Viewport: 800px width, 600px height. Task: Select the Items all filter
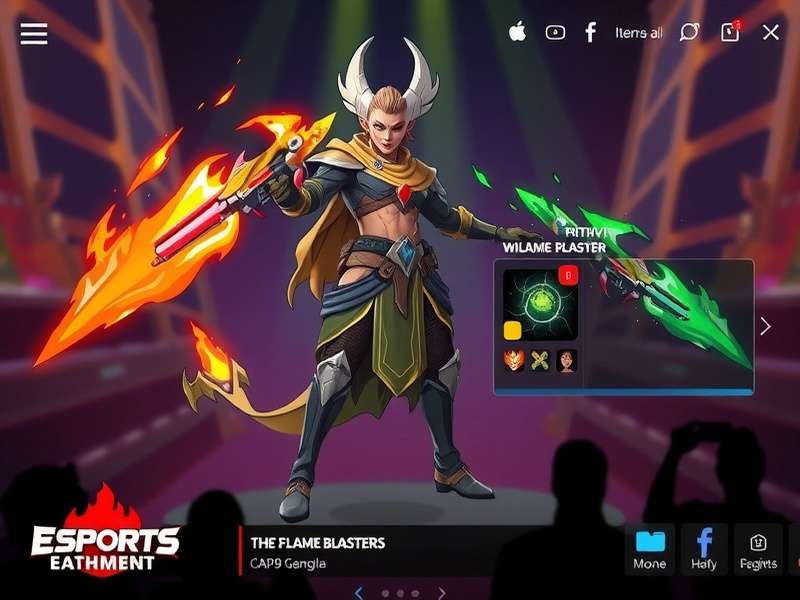(x=638, y=33)
